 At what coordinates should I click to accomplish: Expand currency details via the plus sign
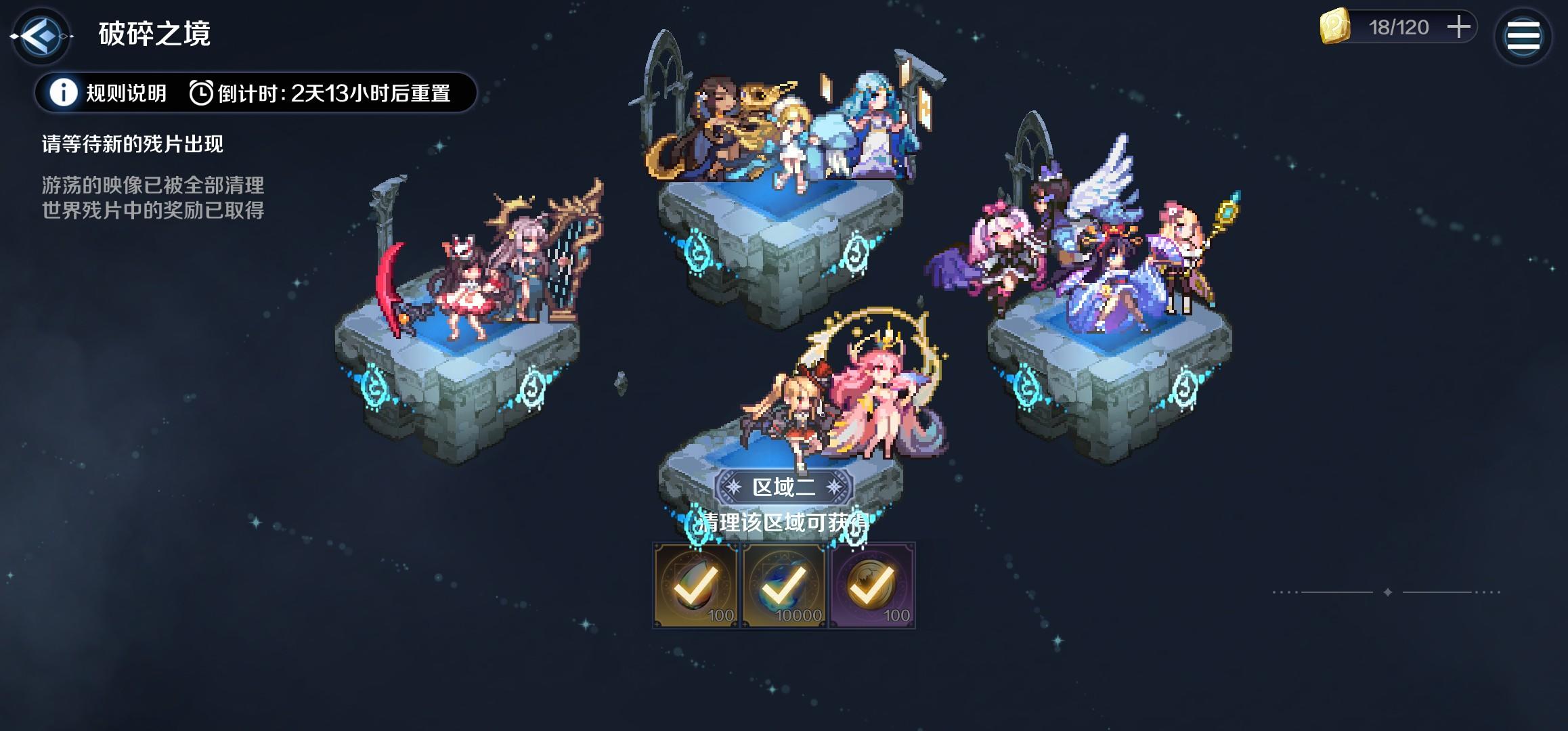(x=1458, y=28)
